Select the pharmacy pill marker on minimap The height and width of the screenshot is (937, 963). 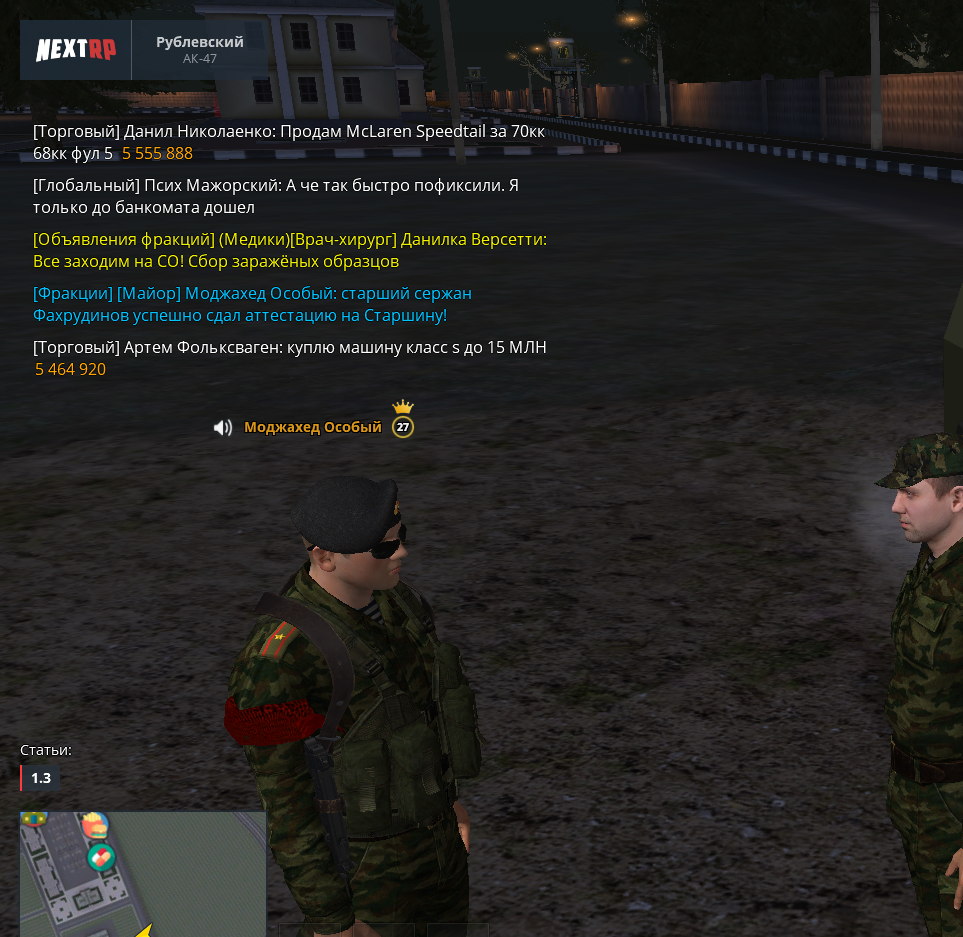click(101, 857)
